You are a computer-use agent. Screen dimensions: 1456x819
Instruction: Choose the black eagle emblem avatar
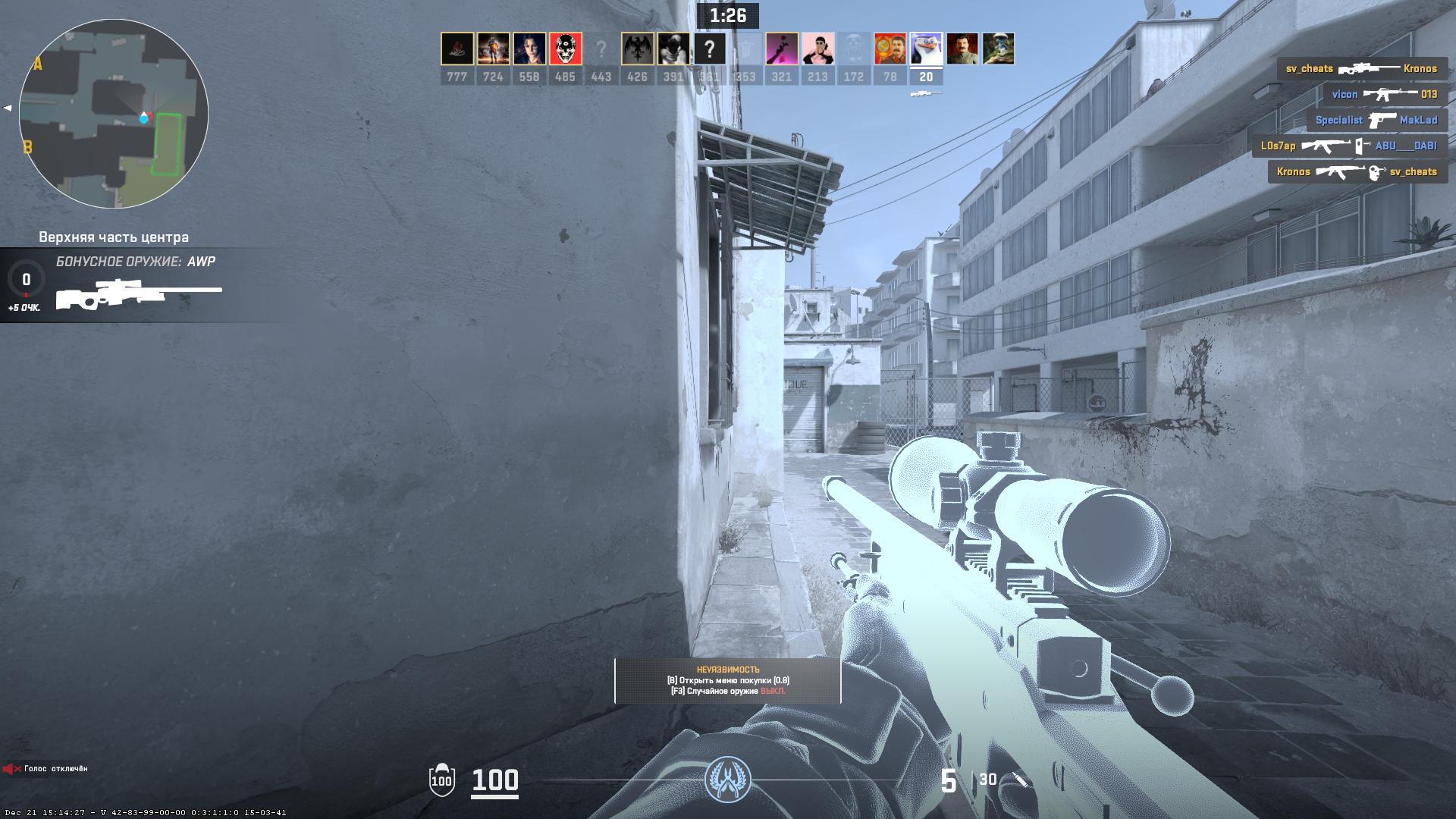coord(637,49)
